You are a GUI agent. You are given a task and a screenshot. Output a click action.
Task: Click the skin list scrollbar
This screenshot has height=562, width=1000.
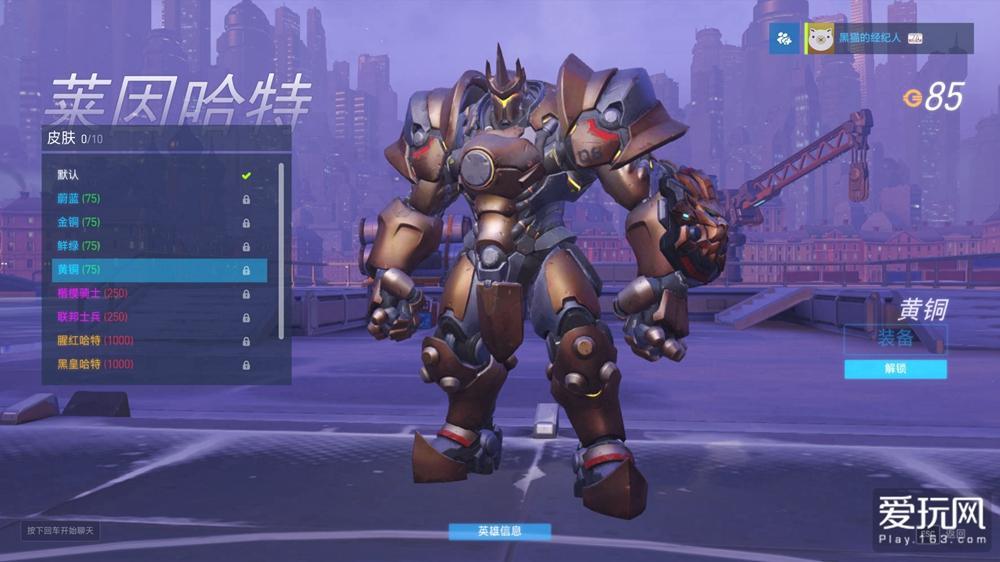tap(281, 250)
